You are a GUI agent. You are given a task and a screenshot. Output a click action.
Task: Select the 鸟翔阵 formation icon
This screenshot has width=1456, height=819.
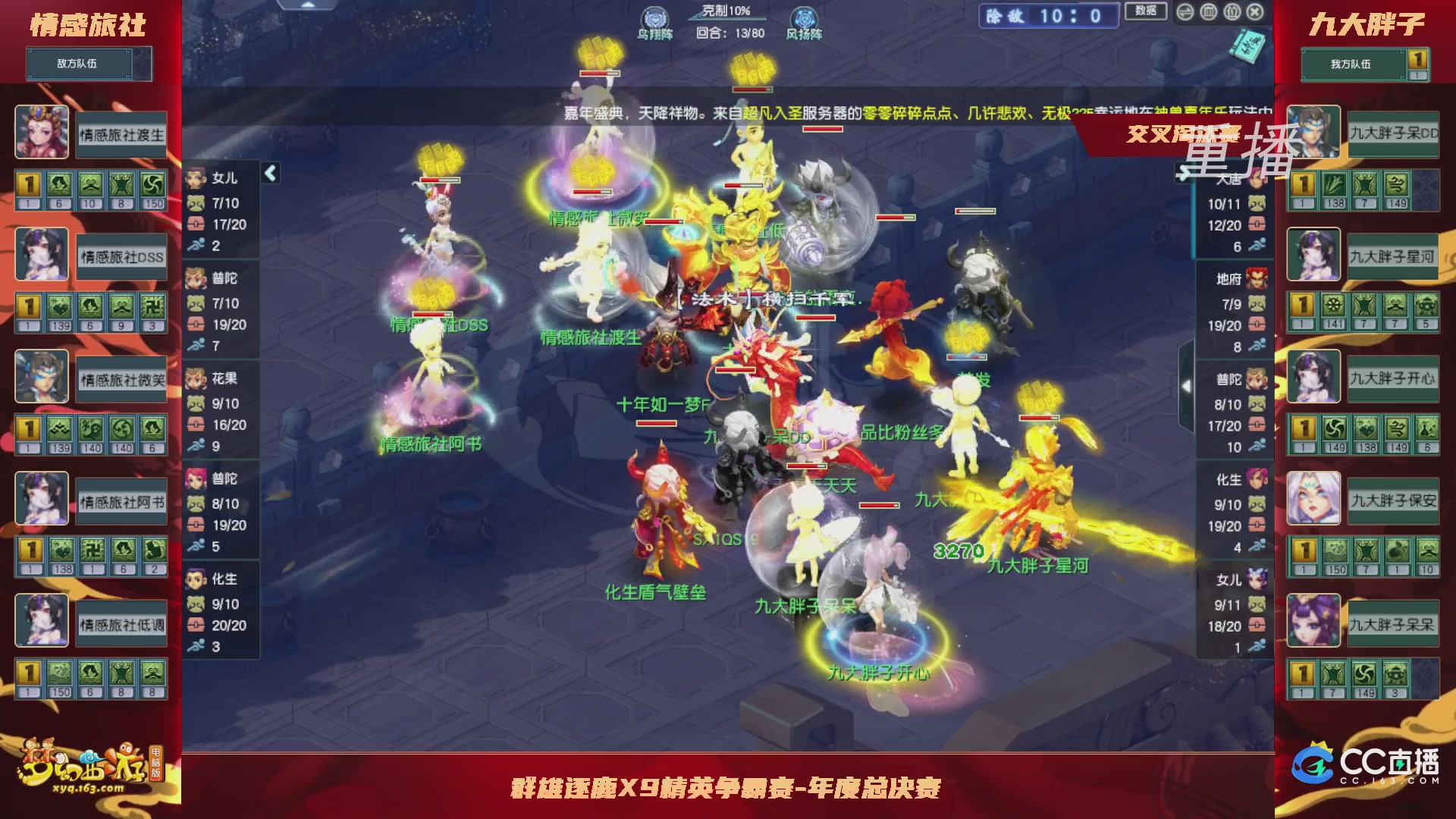[x=654, y=17]
